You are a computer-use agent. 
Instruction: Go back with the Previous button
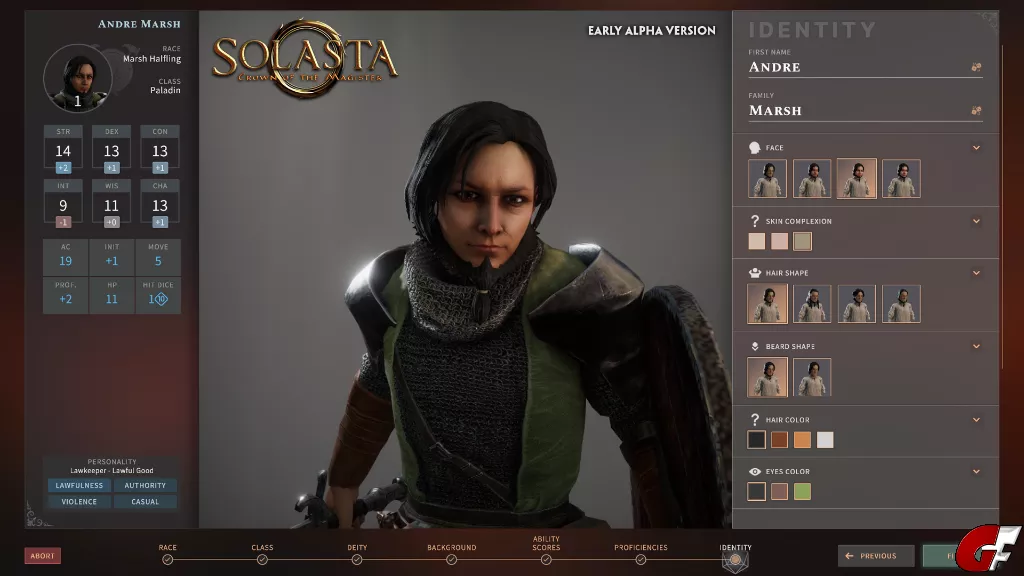coord(876,556)
